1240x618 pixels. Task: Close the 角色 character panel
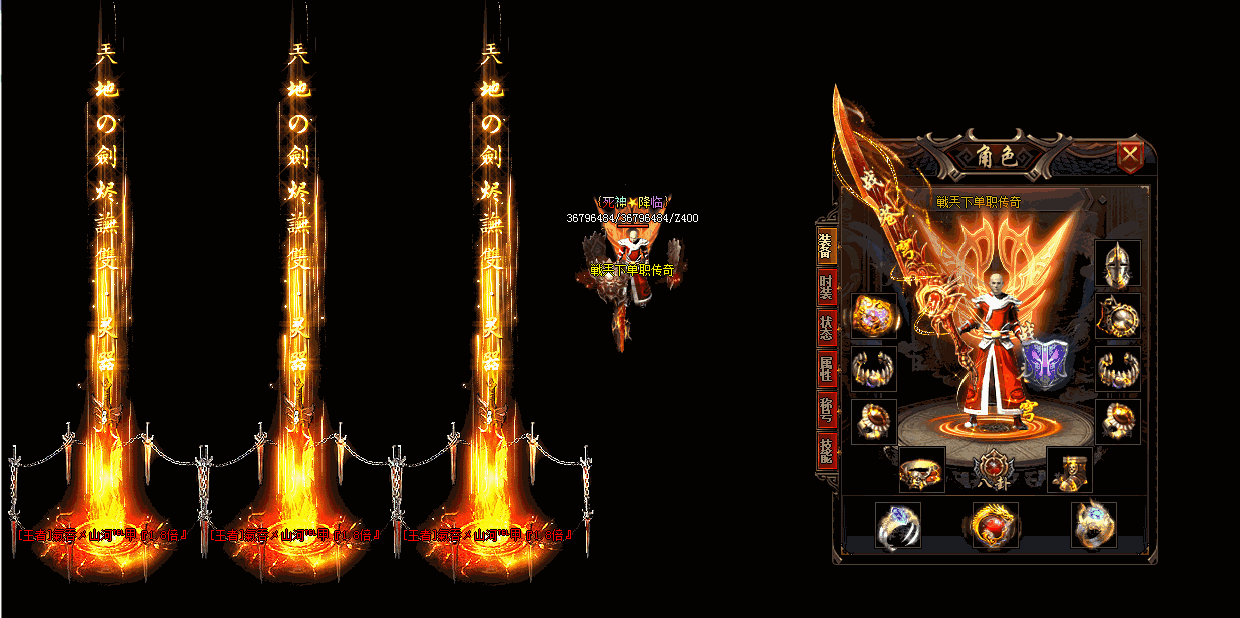click(1130, 155)
